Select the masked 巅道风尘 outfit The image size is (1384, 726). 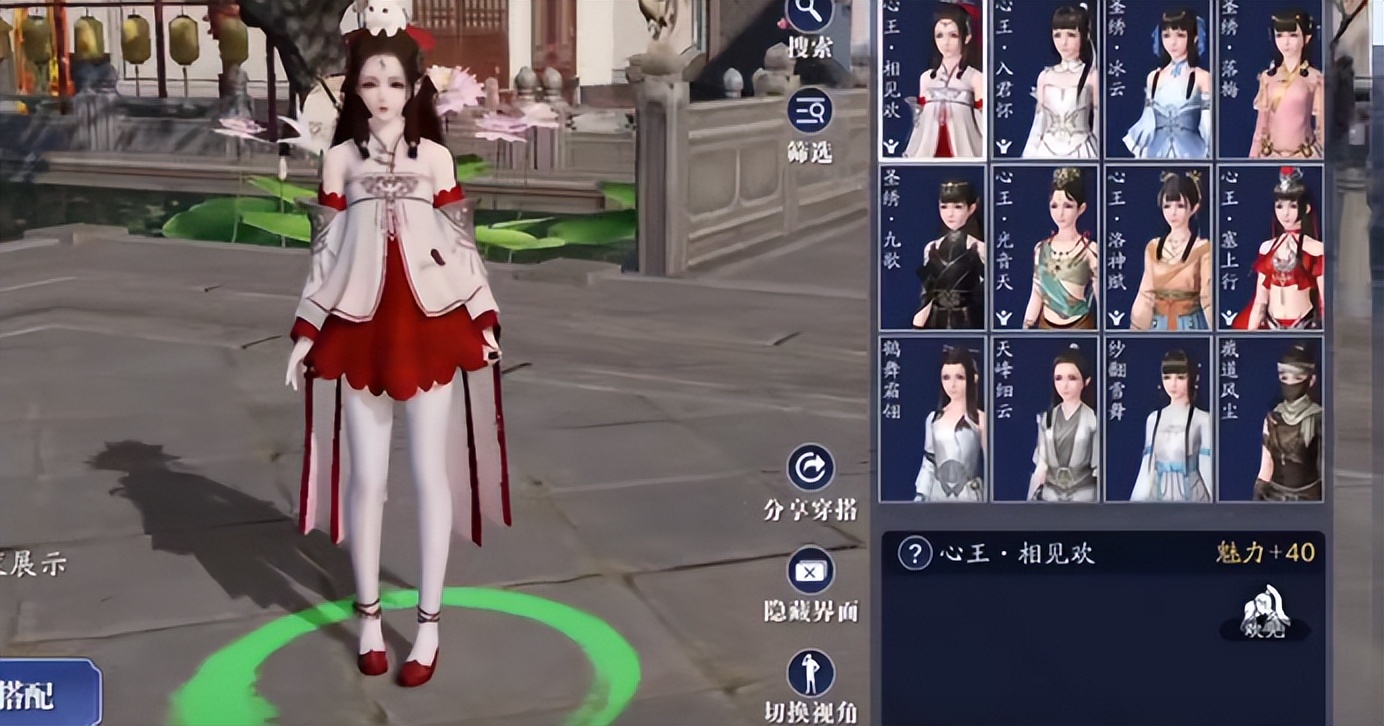[1271, 419]
